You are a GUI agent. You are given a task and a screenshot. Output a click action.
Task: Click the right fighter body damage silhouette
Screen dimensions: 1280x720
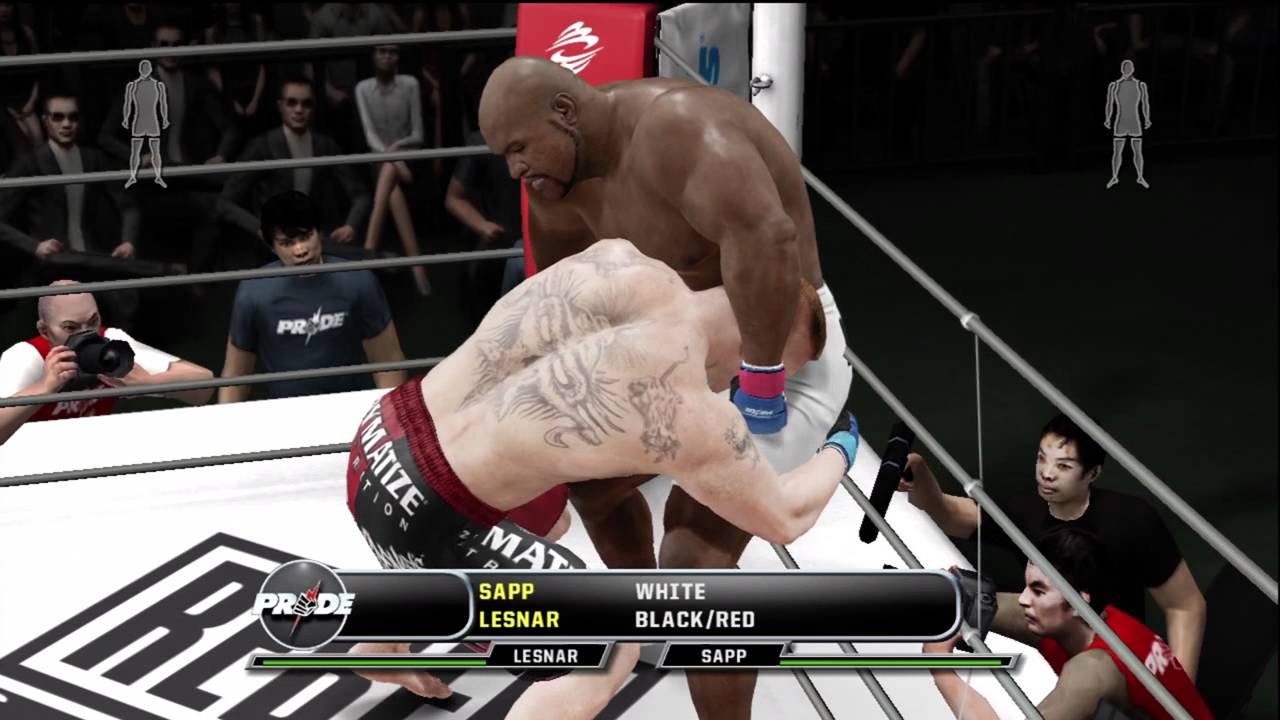click(x=1127, y=123)
